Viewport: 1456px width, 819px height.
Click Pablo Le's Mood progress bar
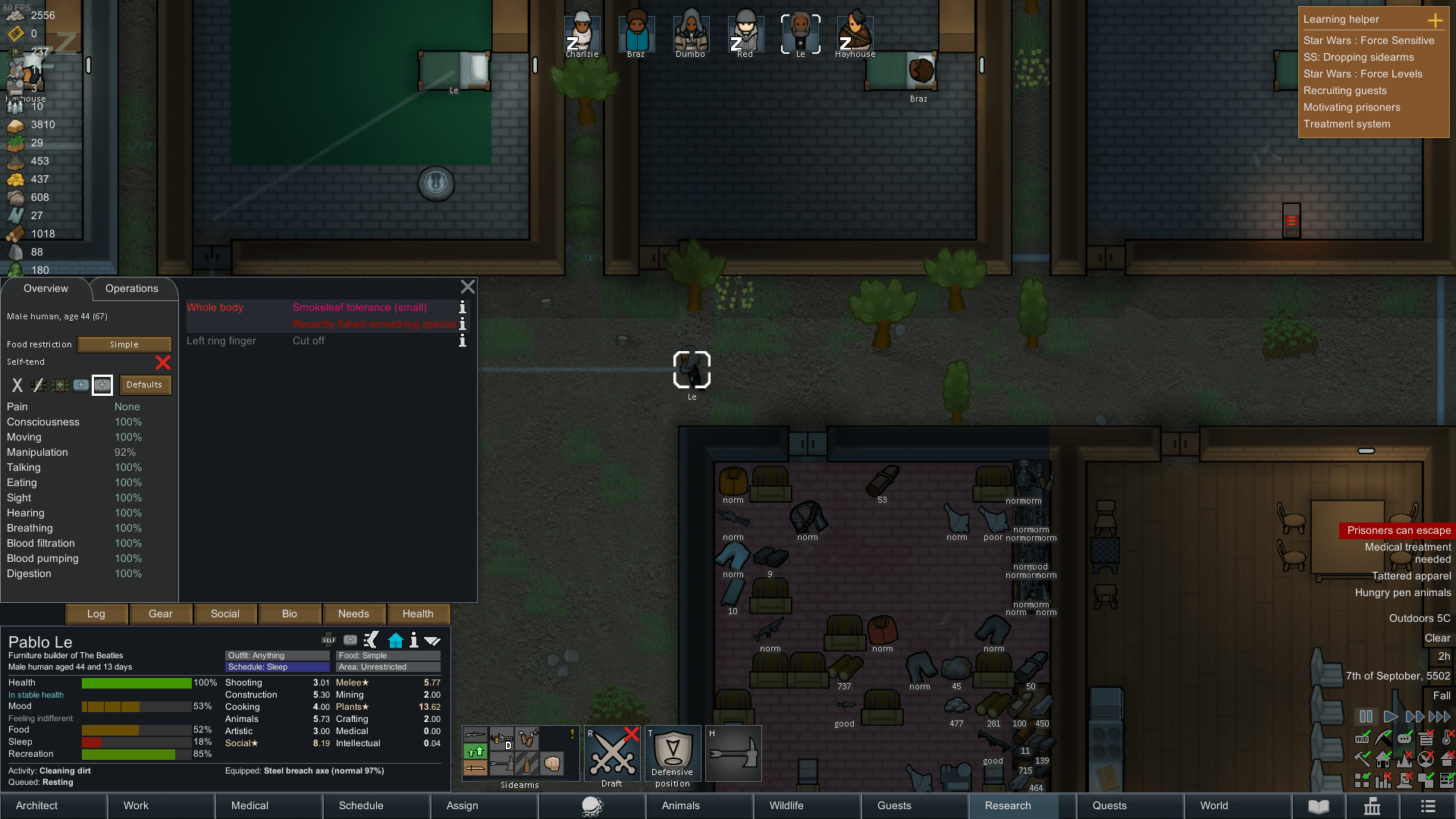[136, 706]
